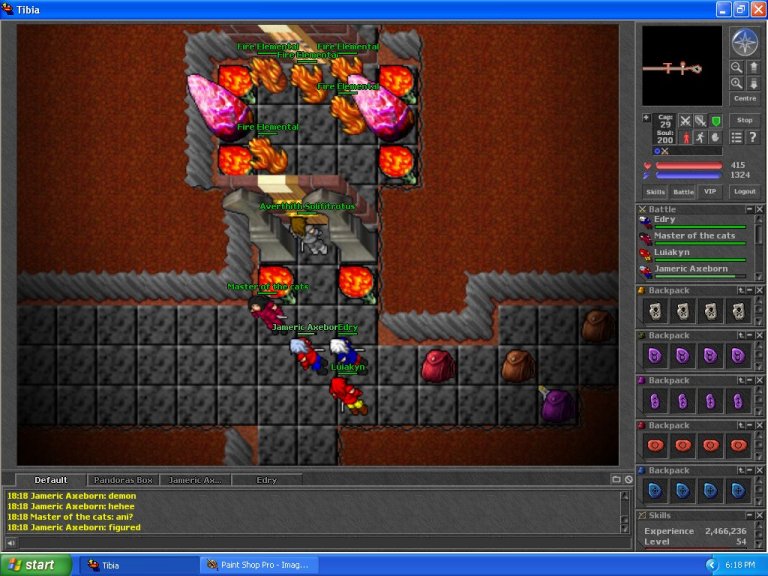The height and width of the screenshot is (576, 768).
Task: Switch to the Default chat tab
Action: pyautogui.click(x=50, y=480)
